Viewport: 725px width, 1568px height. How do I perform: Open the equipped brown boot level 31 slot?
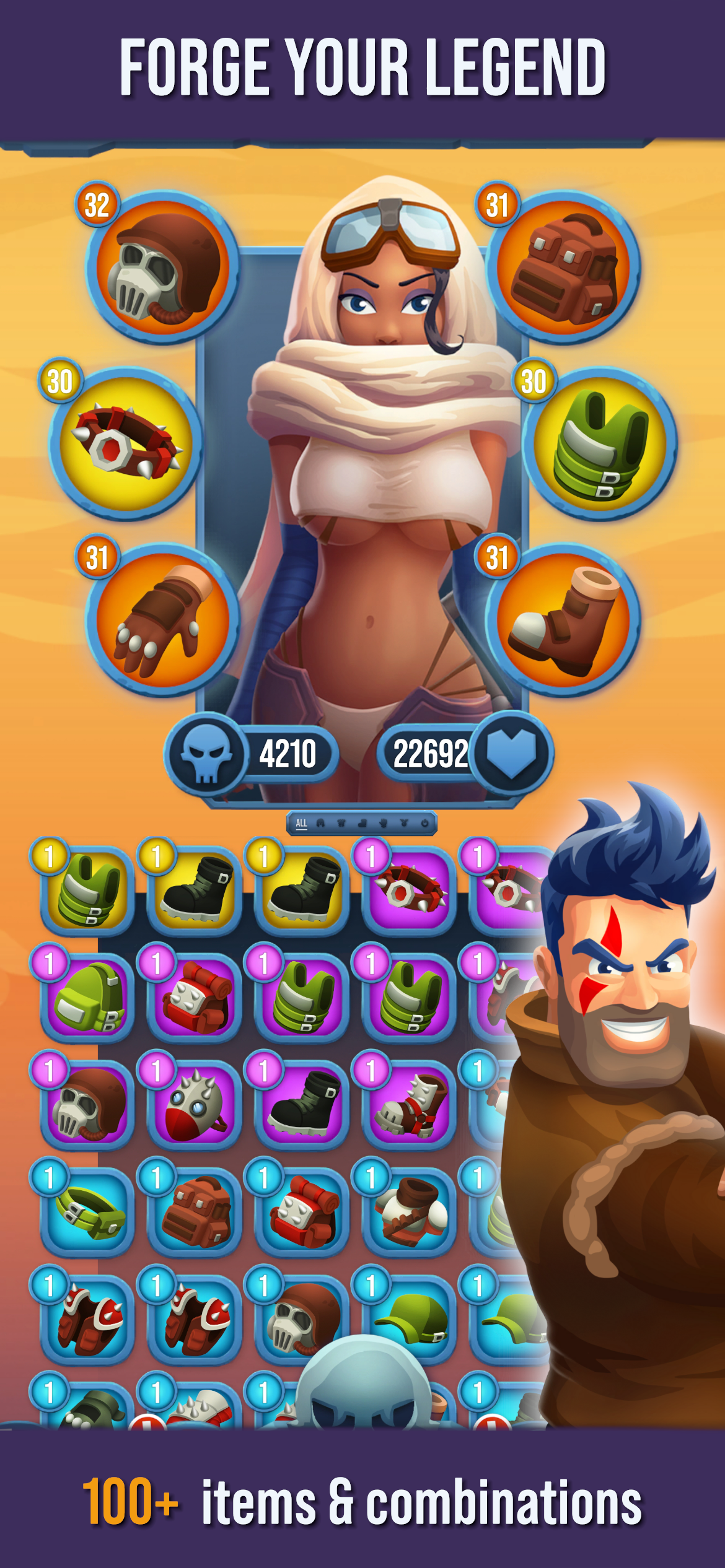coord(563,621)
